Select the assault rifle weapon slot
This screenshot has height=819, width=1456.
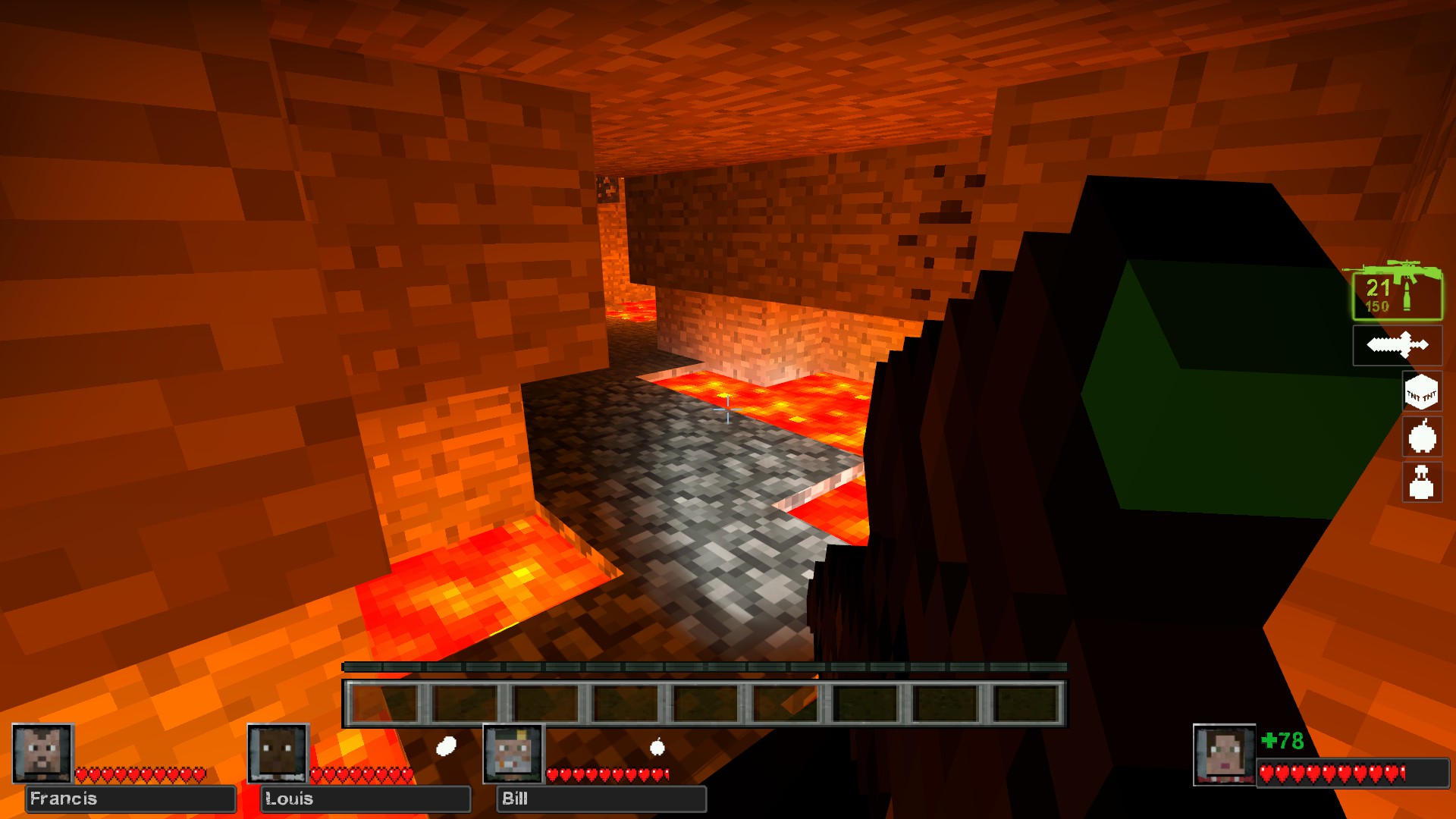[x=1397, y=292]
